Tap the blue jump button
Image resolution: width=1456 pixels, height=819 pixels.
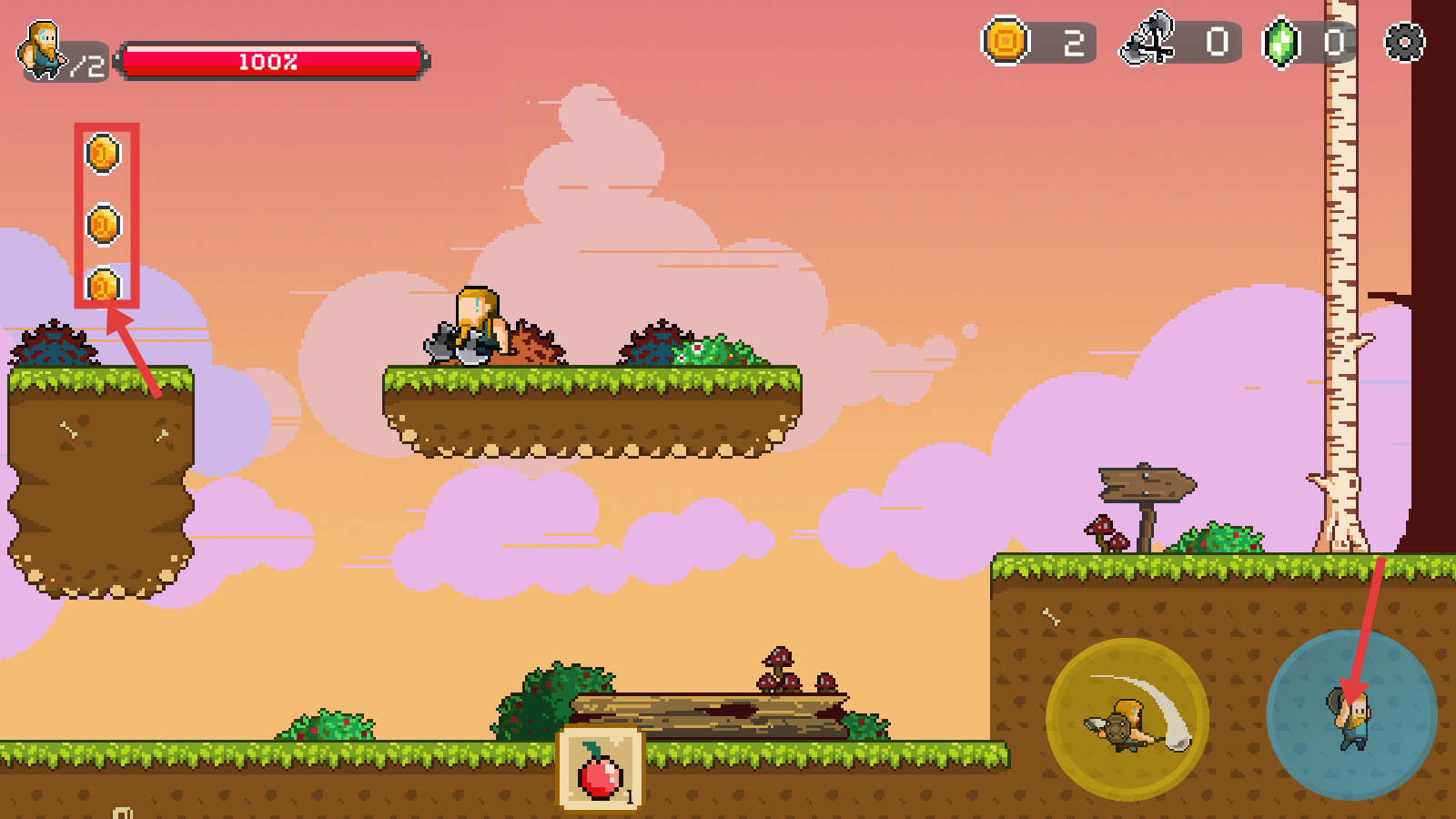coord(1351,715)
